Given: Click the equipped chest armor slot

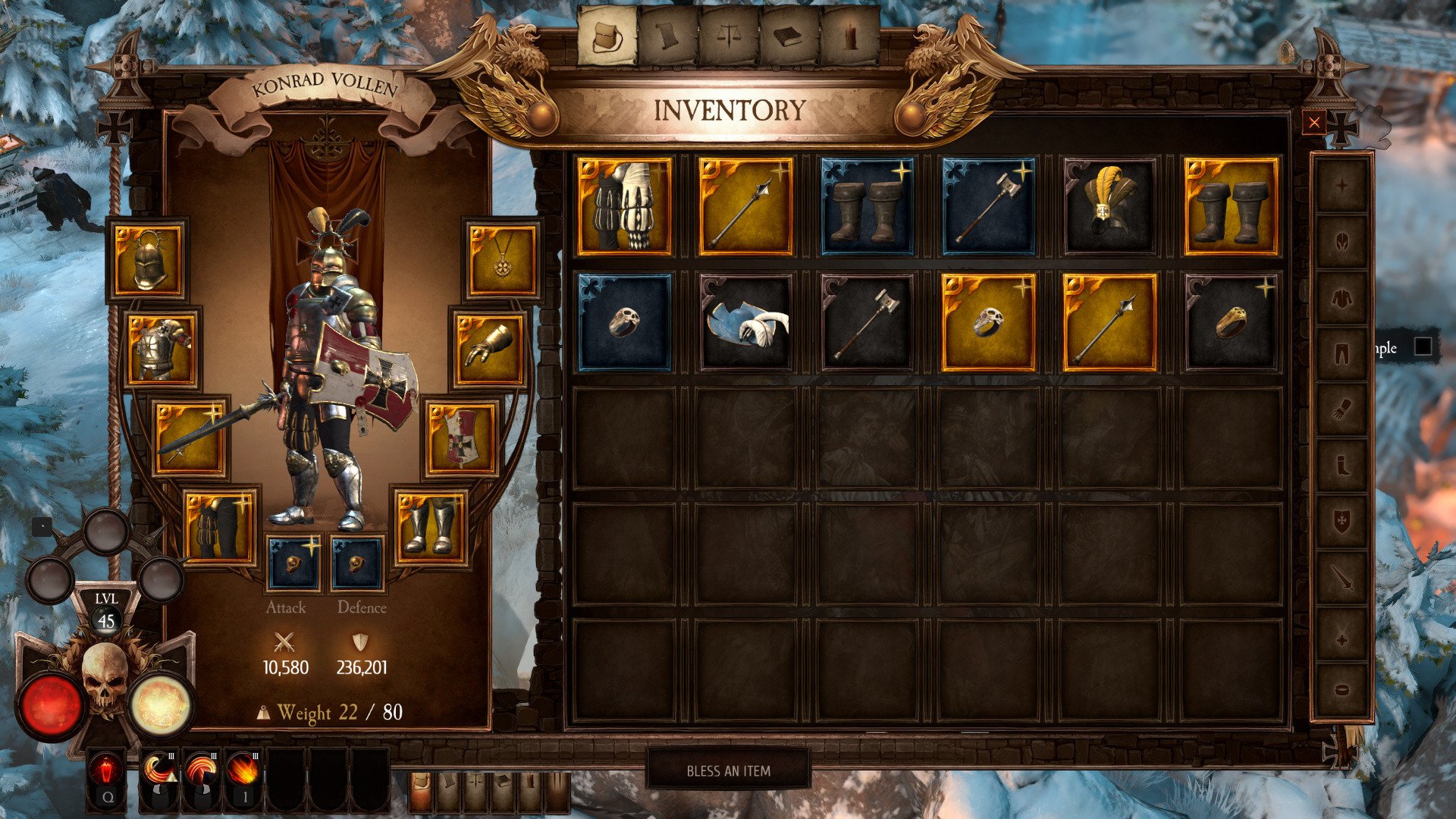Looking at the screenshot, I should click(162, 348).
